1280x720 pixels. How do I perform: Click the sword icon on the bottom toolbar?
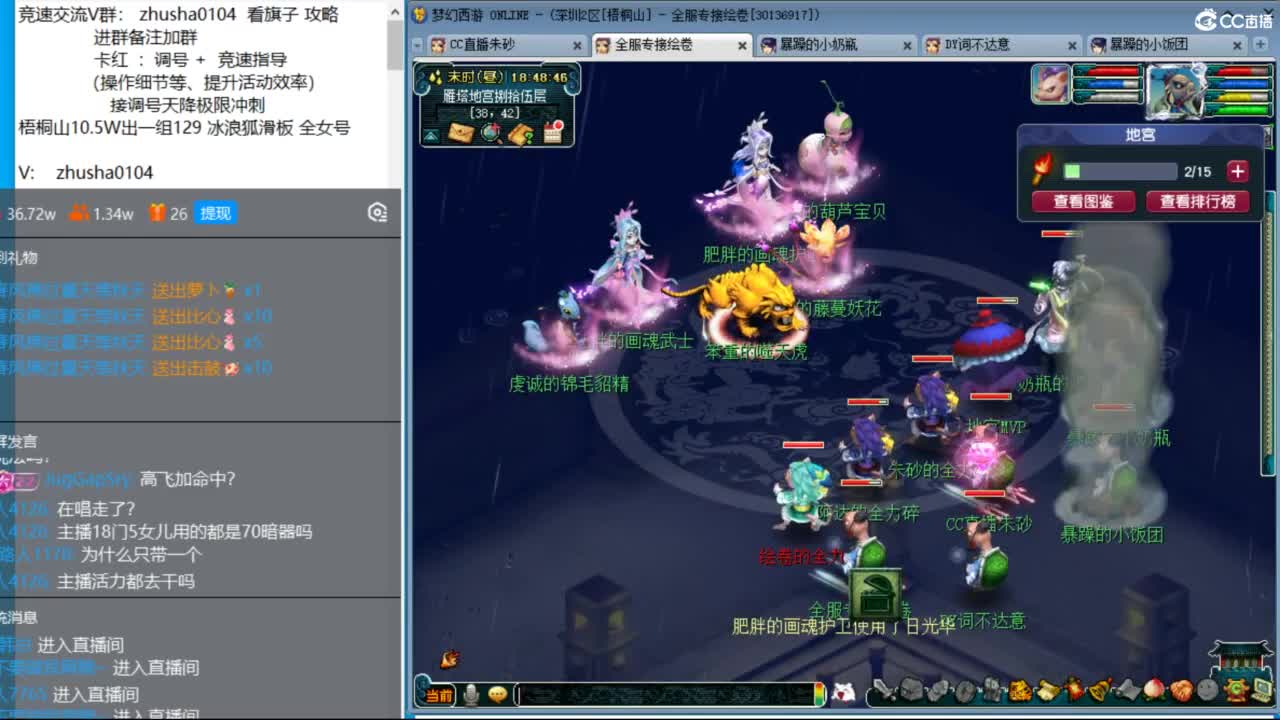coord(881,691)
